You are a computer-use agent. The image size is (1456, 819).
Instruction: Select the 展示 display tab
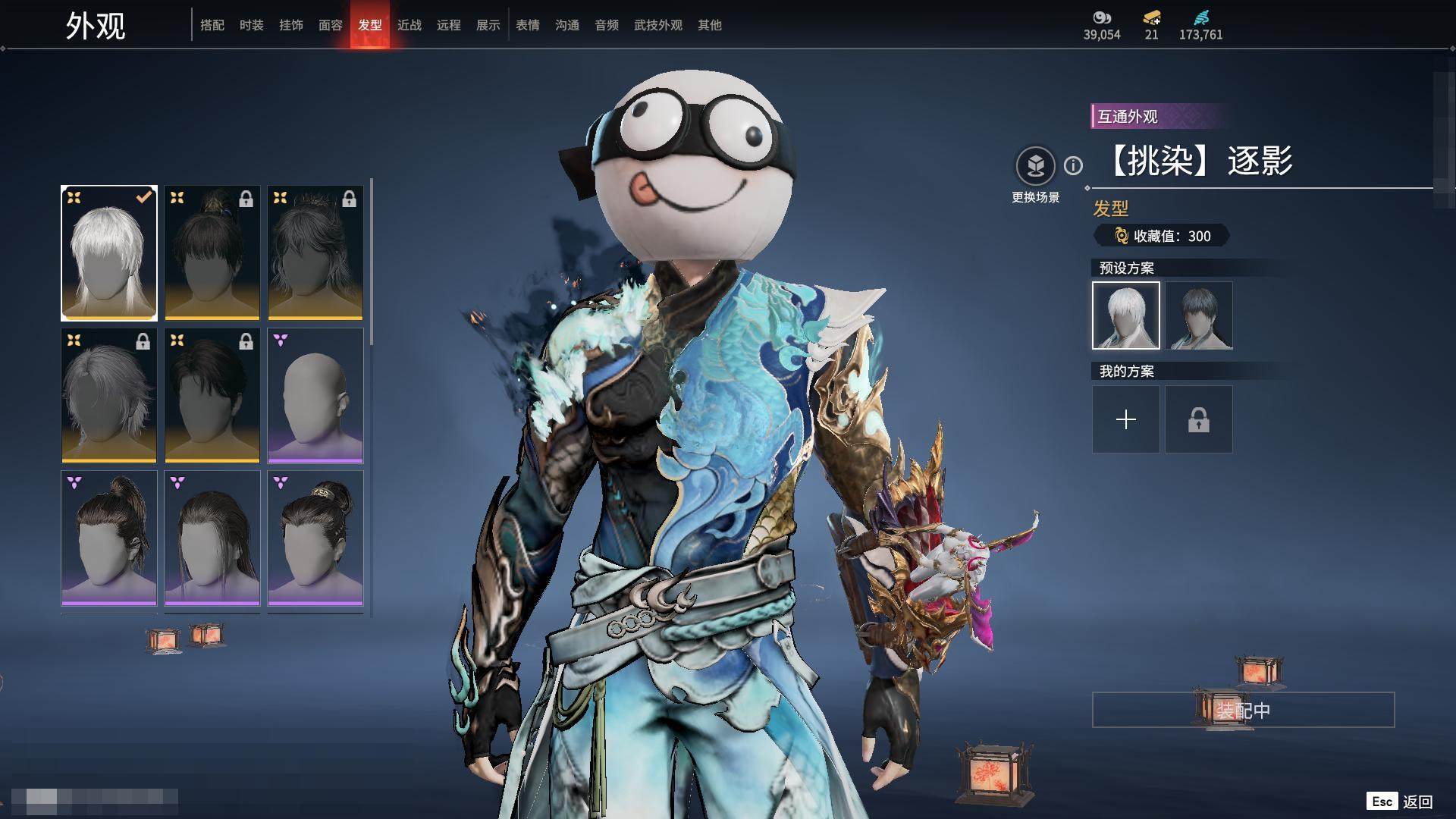pos(488,25)
